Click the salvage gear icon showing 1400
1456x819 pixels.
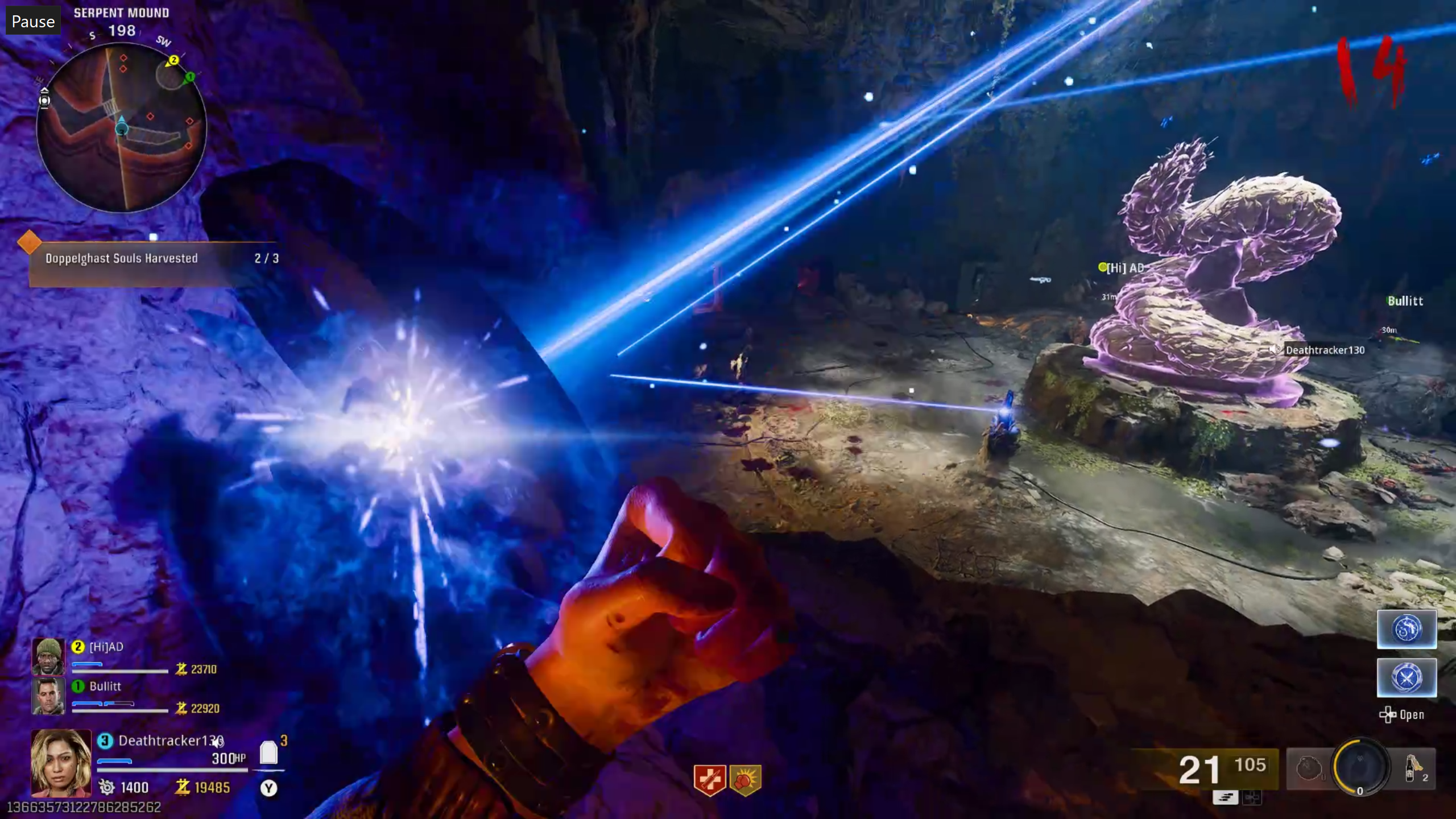tap(106, 788)
